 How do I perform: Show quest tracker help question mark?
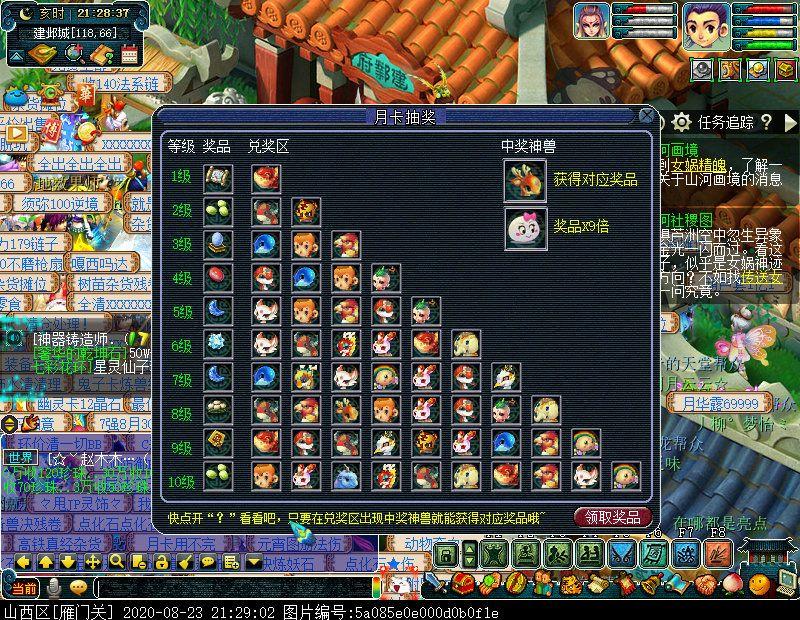[766, 122]
